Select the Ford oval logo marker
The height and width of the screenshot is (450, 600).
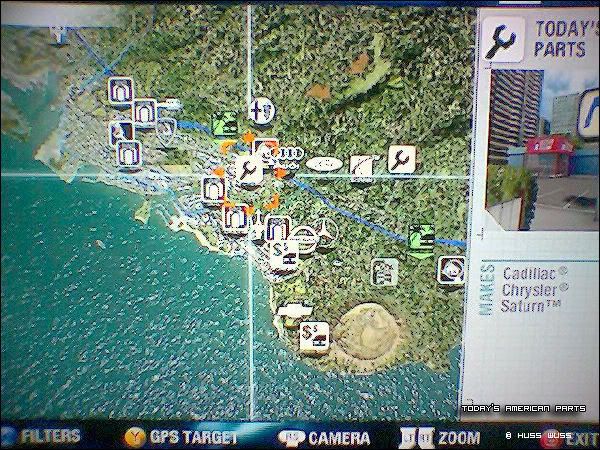point(322,163)
